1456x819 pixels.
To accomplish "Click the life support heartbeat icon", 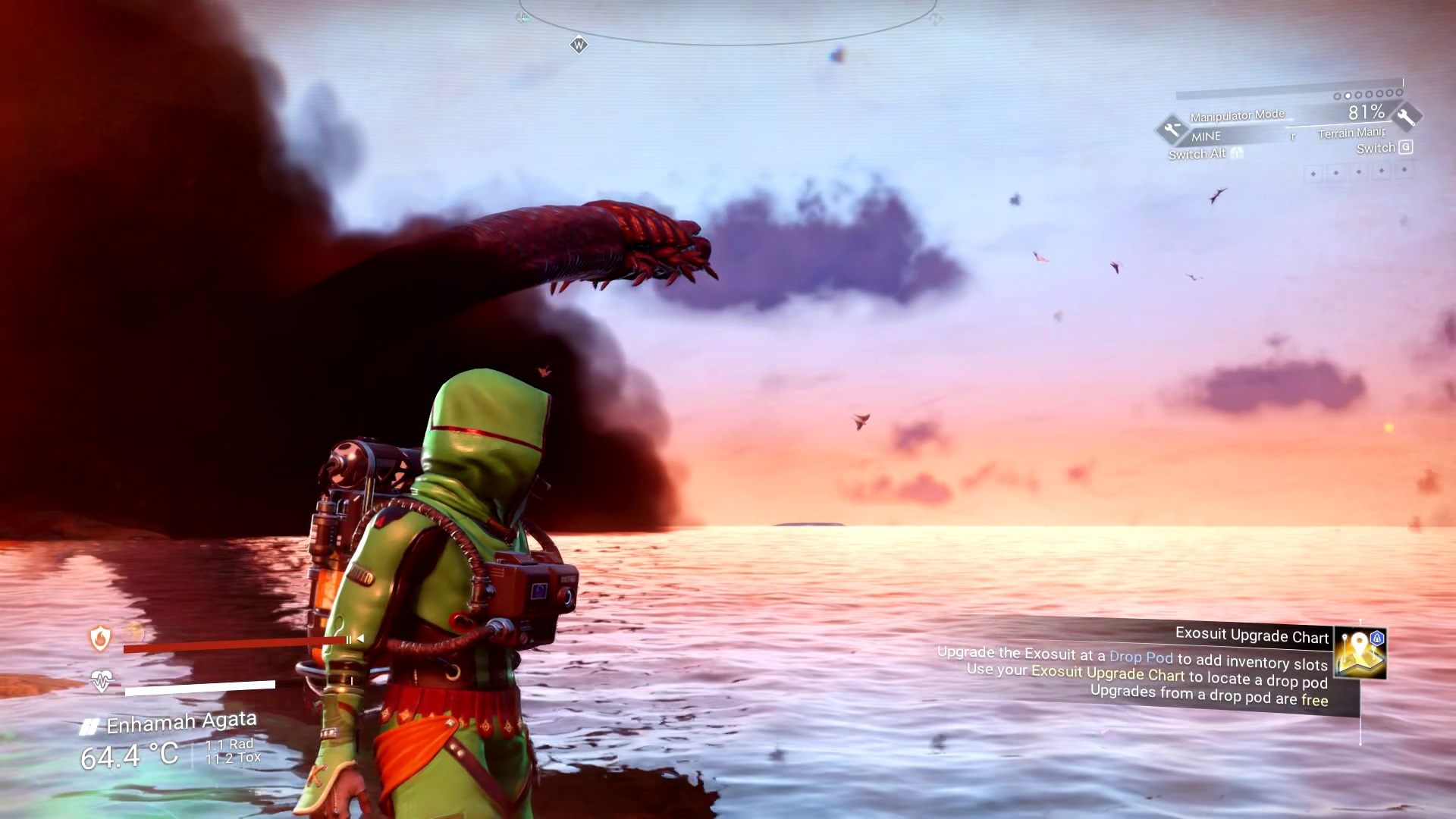I will [101, 680].
